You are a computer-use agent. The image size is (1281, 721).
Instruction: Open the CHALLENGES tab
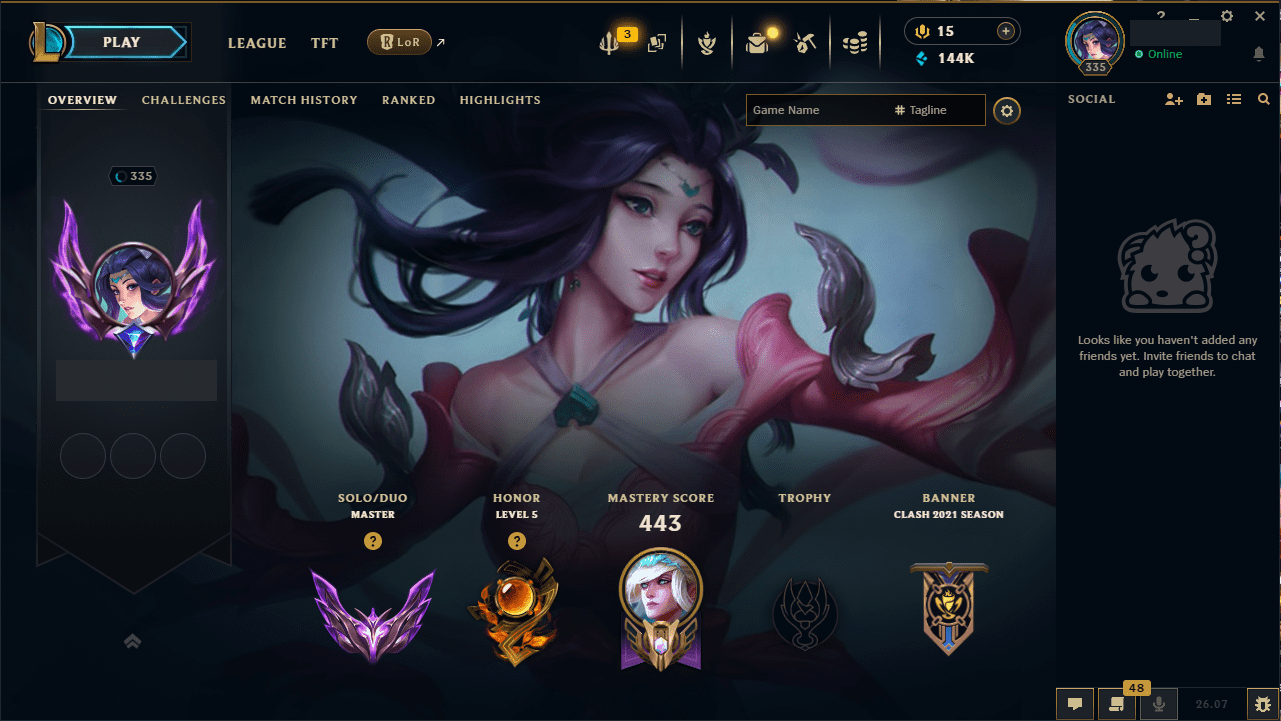(x=184, y=100)
